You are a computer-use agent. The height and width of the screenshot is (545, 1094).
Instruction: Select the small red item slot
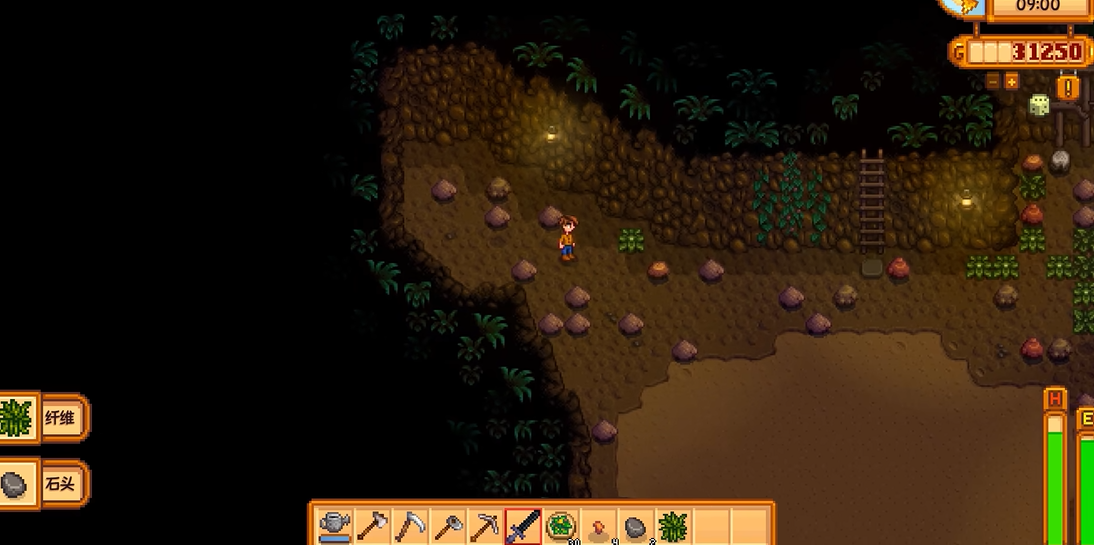click(598, 524)
